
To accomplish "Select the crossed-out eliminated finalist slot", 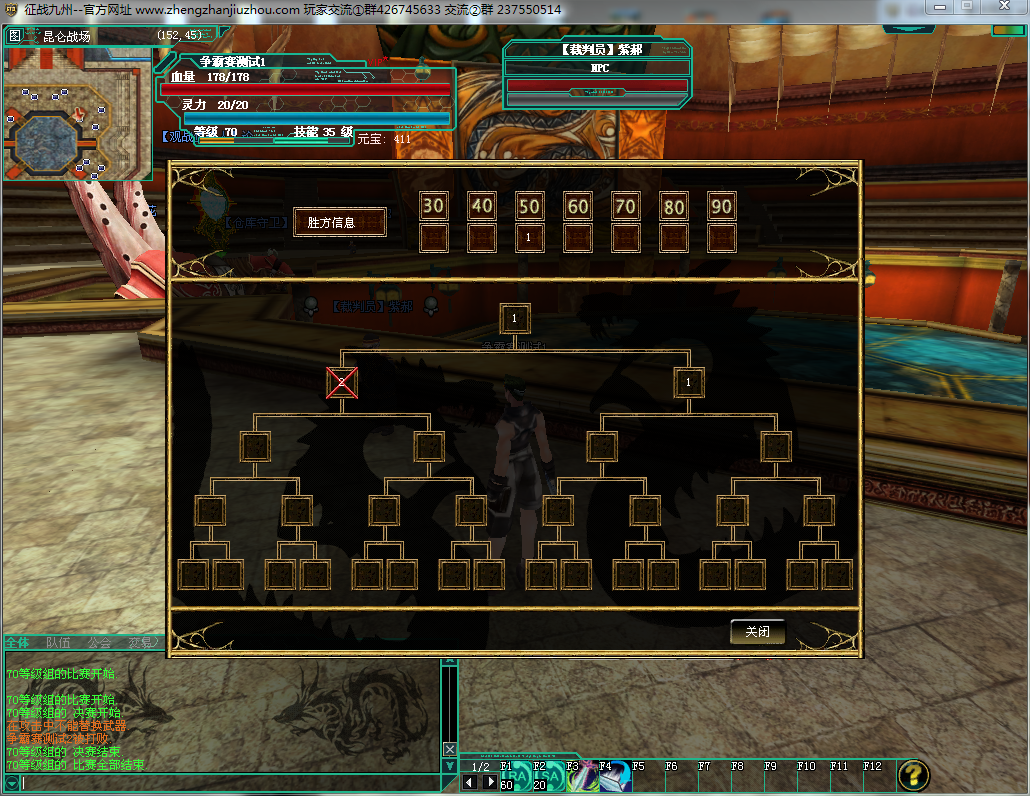I will tap(342, 382).
